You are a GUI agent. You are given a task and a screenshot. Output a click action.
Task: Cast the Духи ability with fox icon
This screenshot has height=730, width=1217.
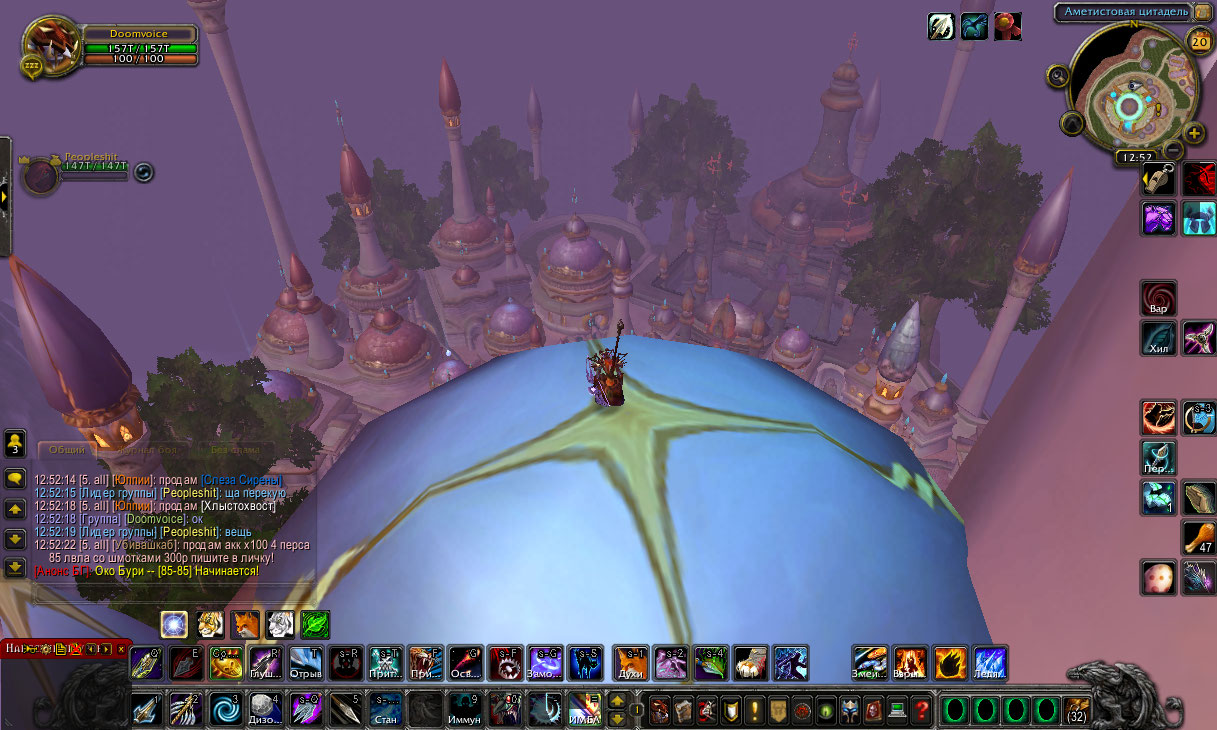(x=630, y=663)
